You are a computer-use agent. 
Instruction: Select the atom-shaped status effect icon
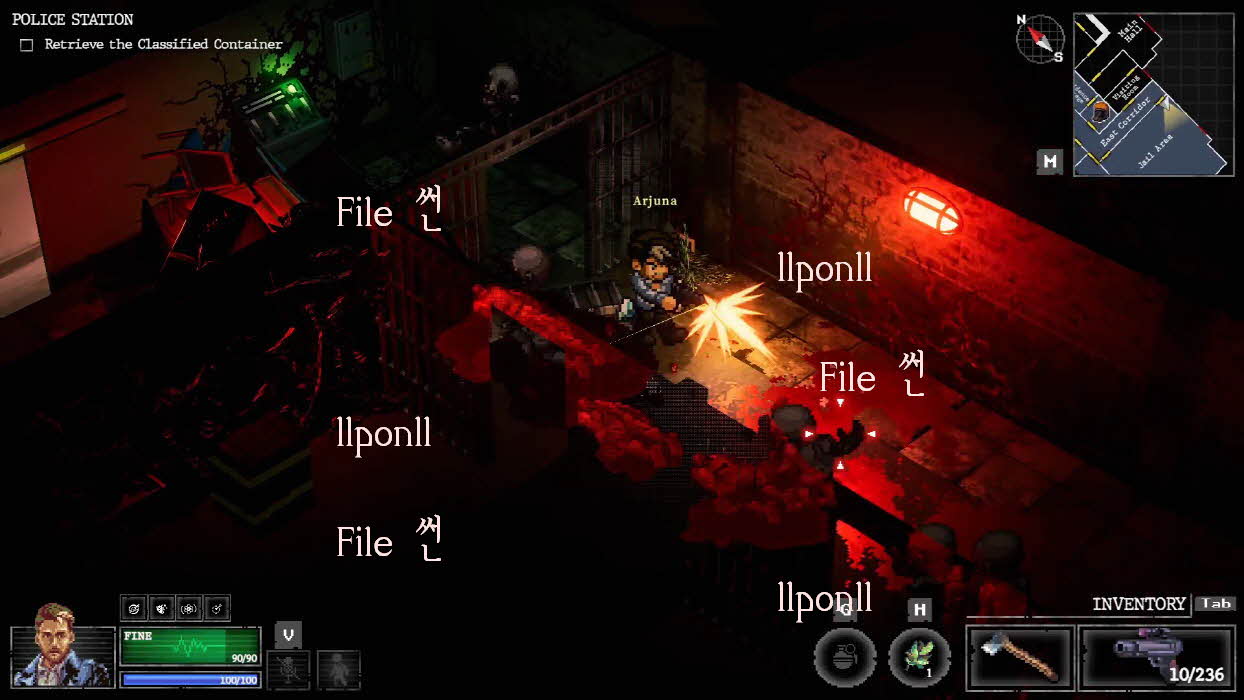(189, 608)
